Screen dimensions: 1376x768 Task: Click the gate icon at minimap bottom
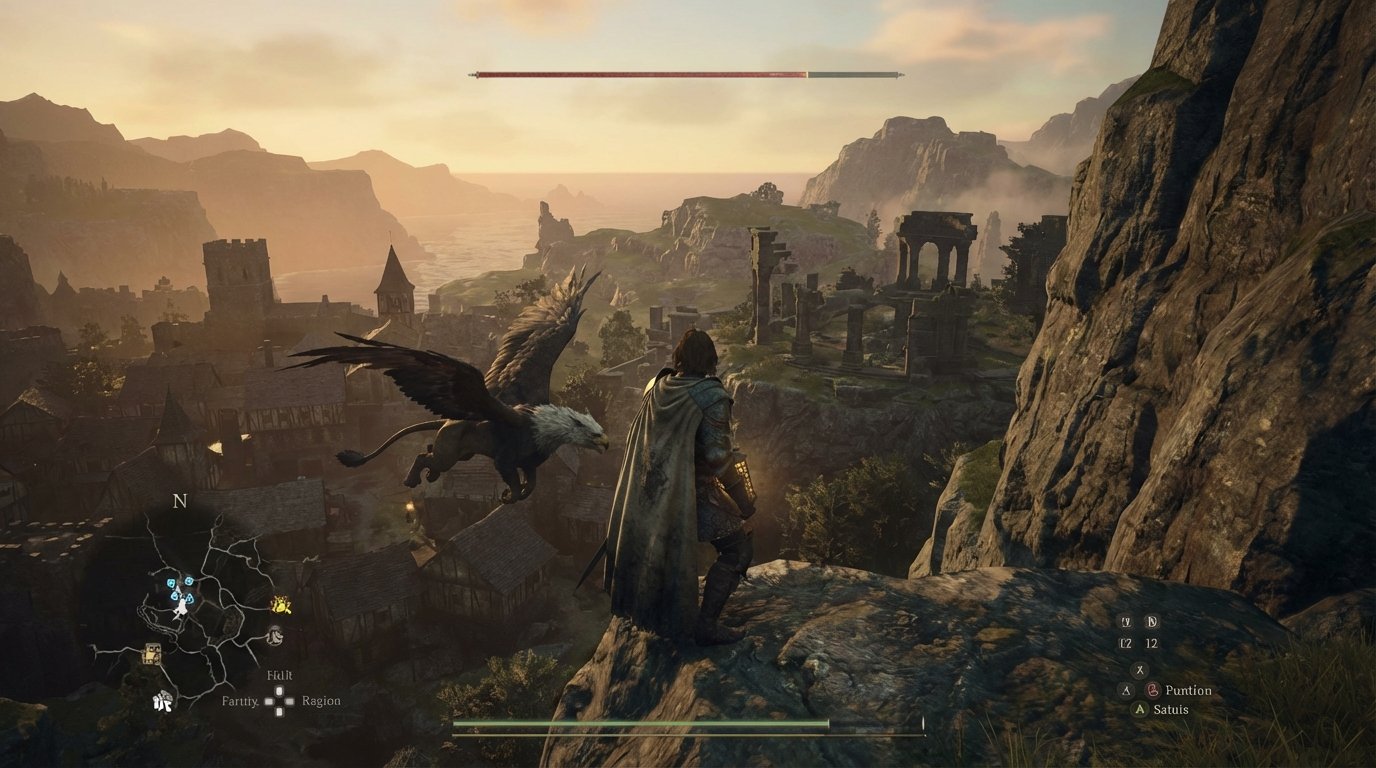coord(163,700)
